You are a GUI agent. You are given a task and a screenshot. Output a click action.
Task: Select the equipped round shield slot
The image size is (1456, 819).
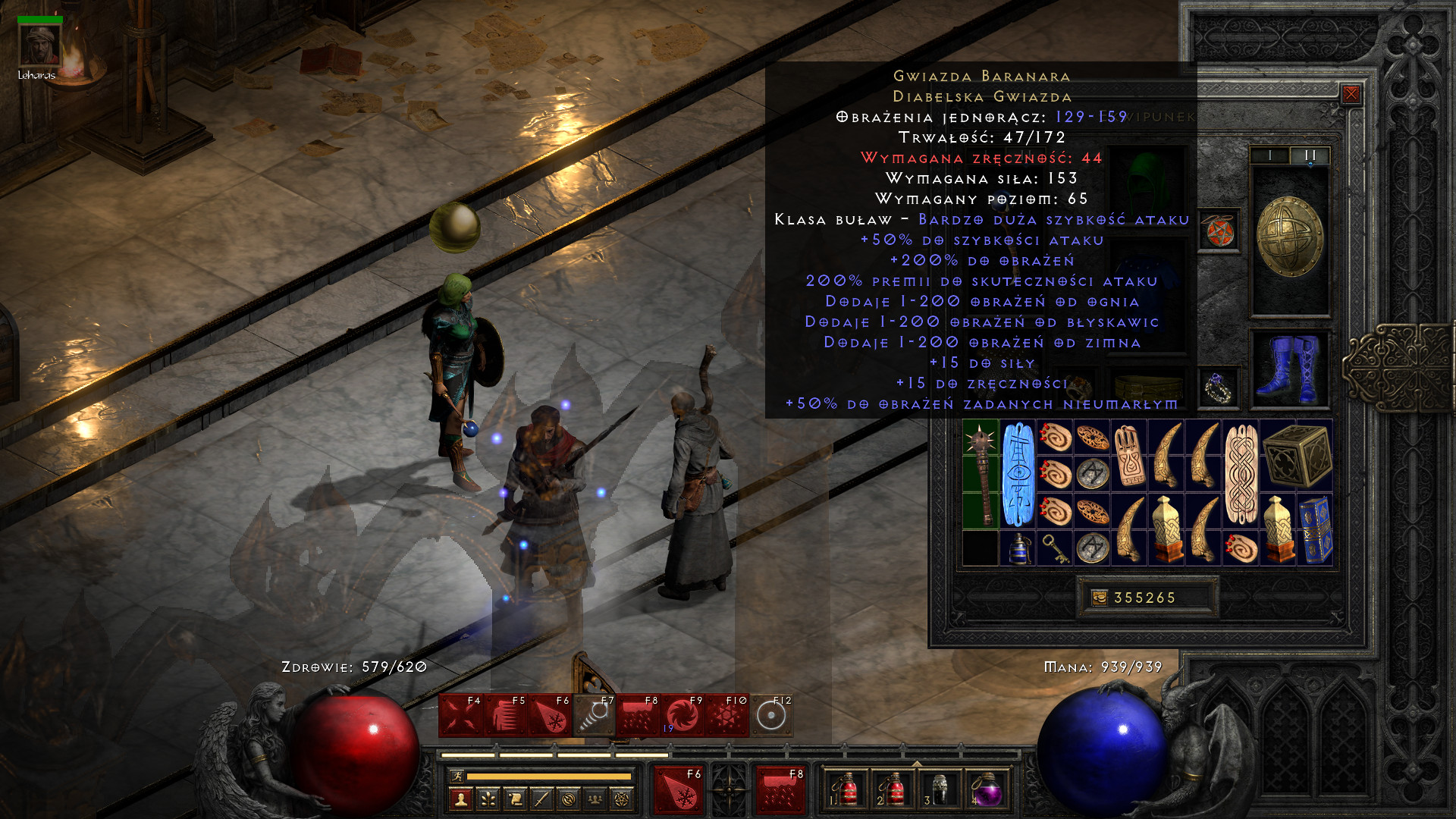pyautogui.click(x=1290, y=237)
